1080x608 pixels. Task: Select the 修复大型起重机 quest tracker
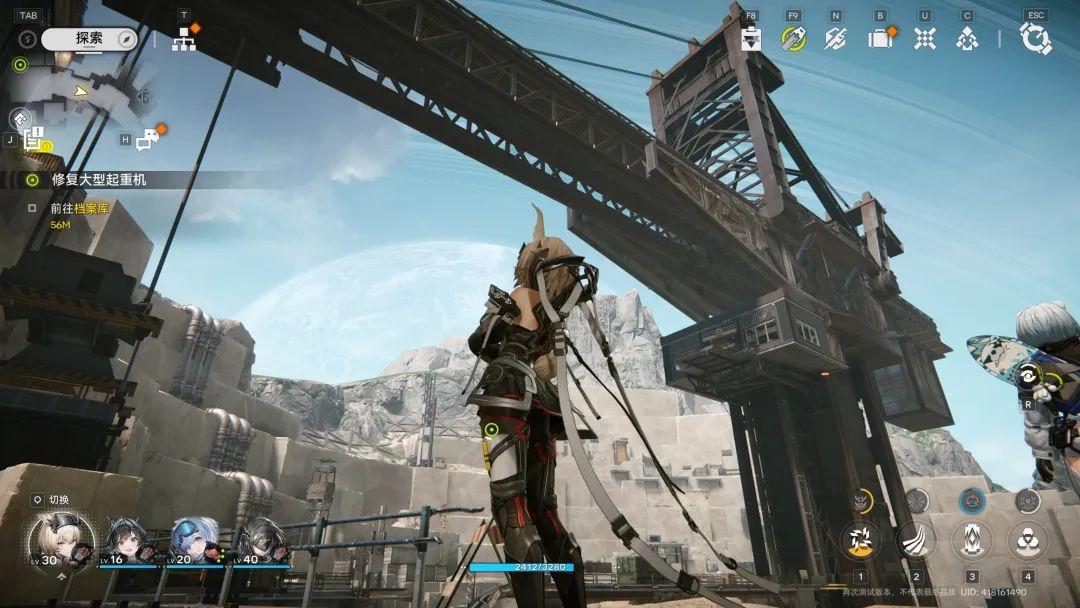(98, 180)
